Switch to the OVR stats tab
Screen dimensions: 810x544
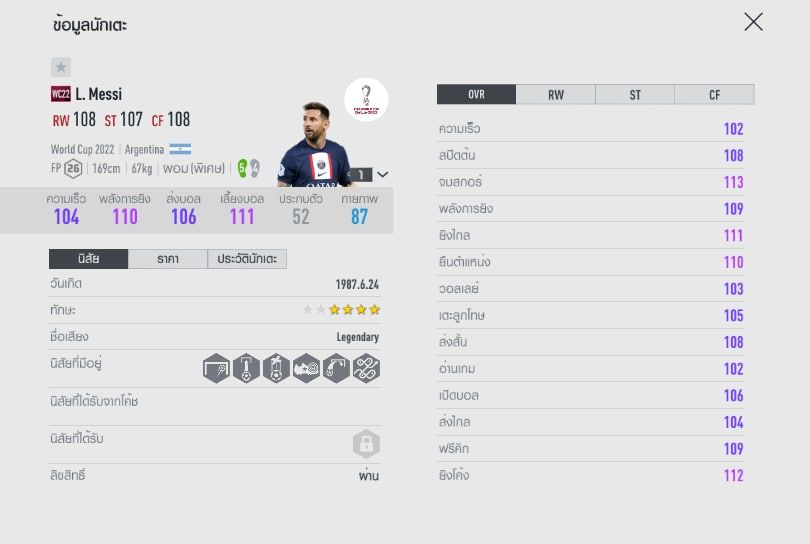pyautogui.click(x=476, y=95)
